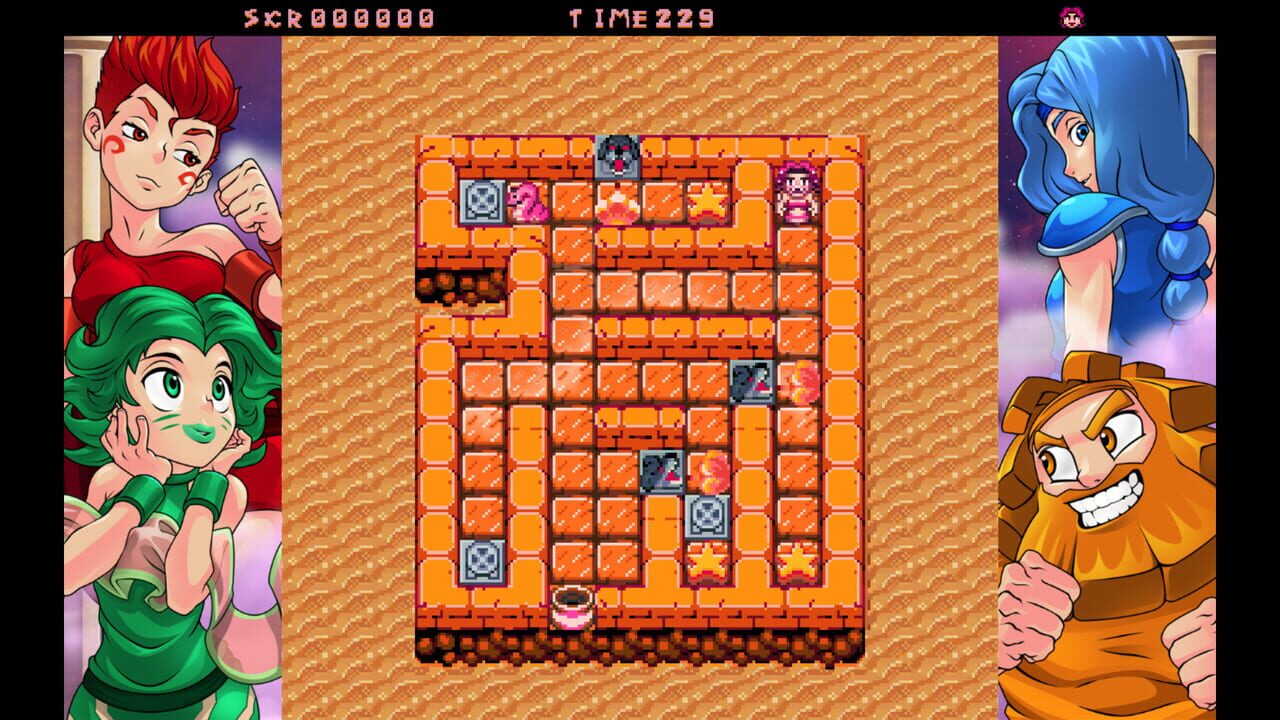Click the dark dog enemy at the maze top
This screenshot has height=720, width=1280.
pos(617,155)
